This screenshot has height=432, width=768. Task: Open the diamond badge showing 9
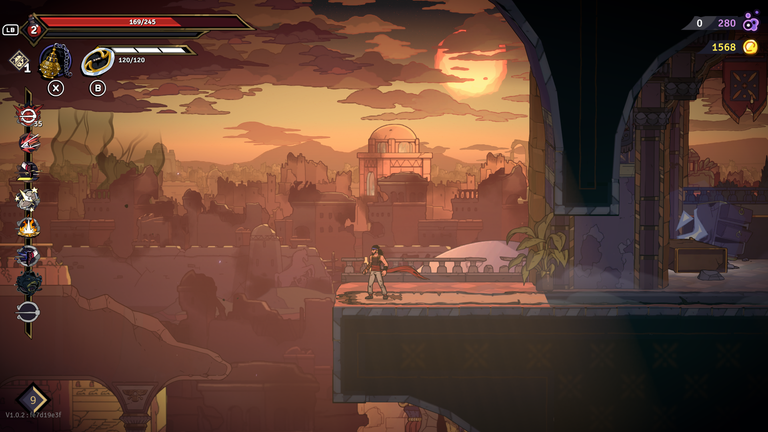click(x=32, y=400)
